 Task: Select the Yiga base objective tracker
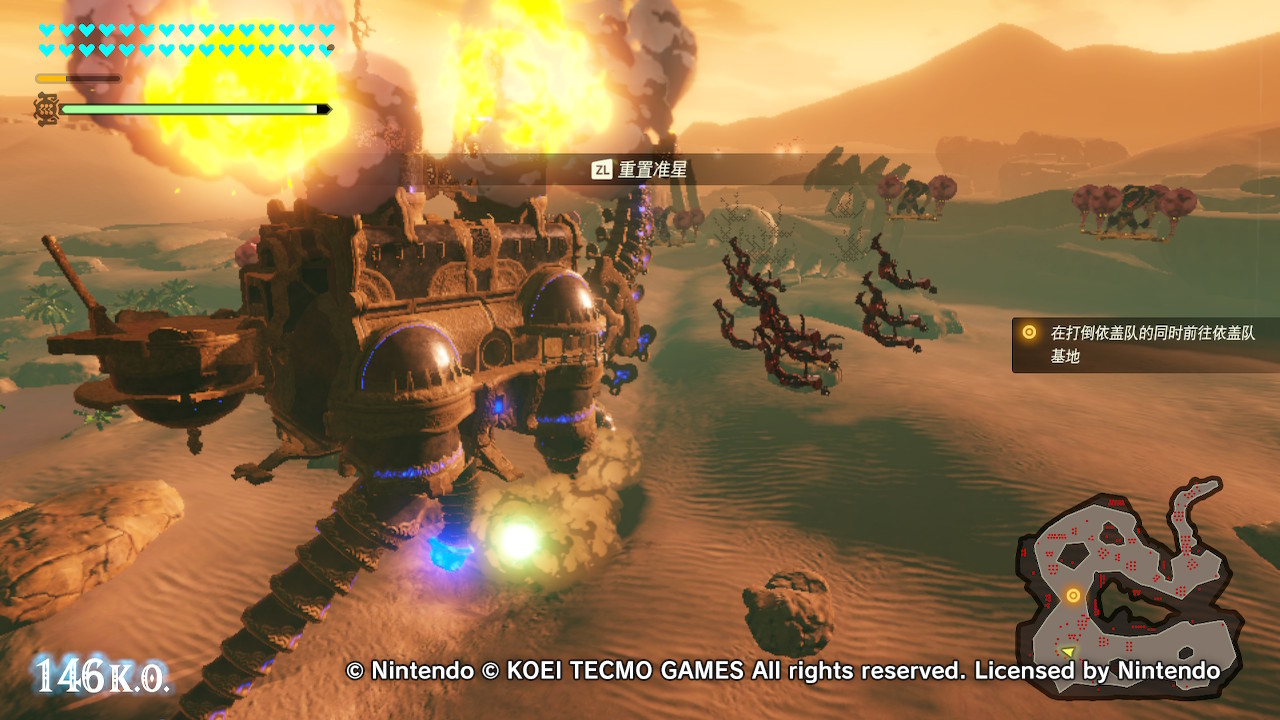pyautogui.click(x=1145, y=344)
